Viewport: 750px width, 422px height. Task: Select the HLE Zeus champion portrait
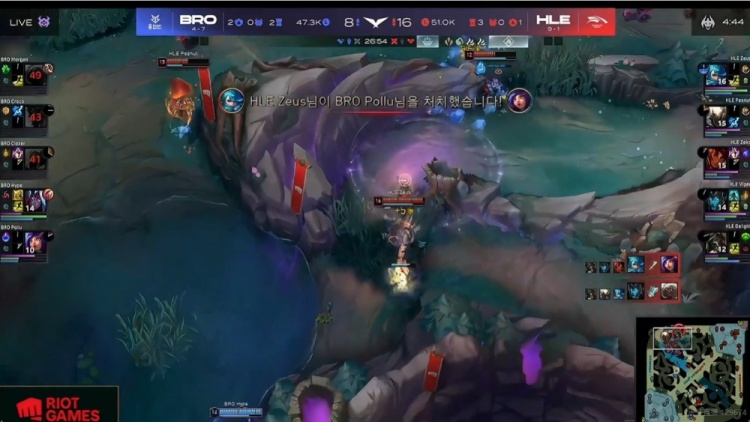717,75
